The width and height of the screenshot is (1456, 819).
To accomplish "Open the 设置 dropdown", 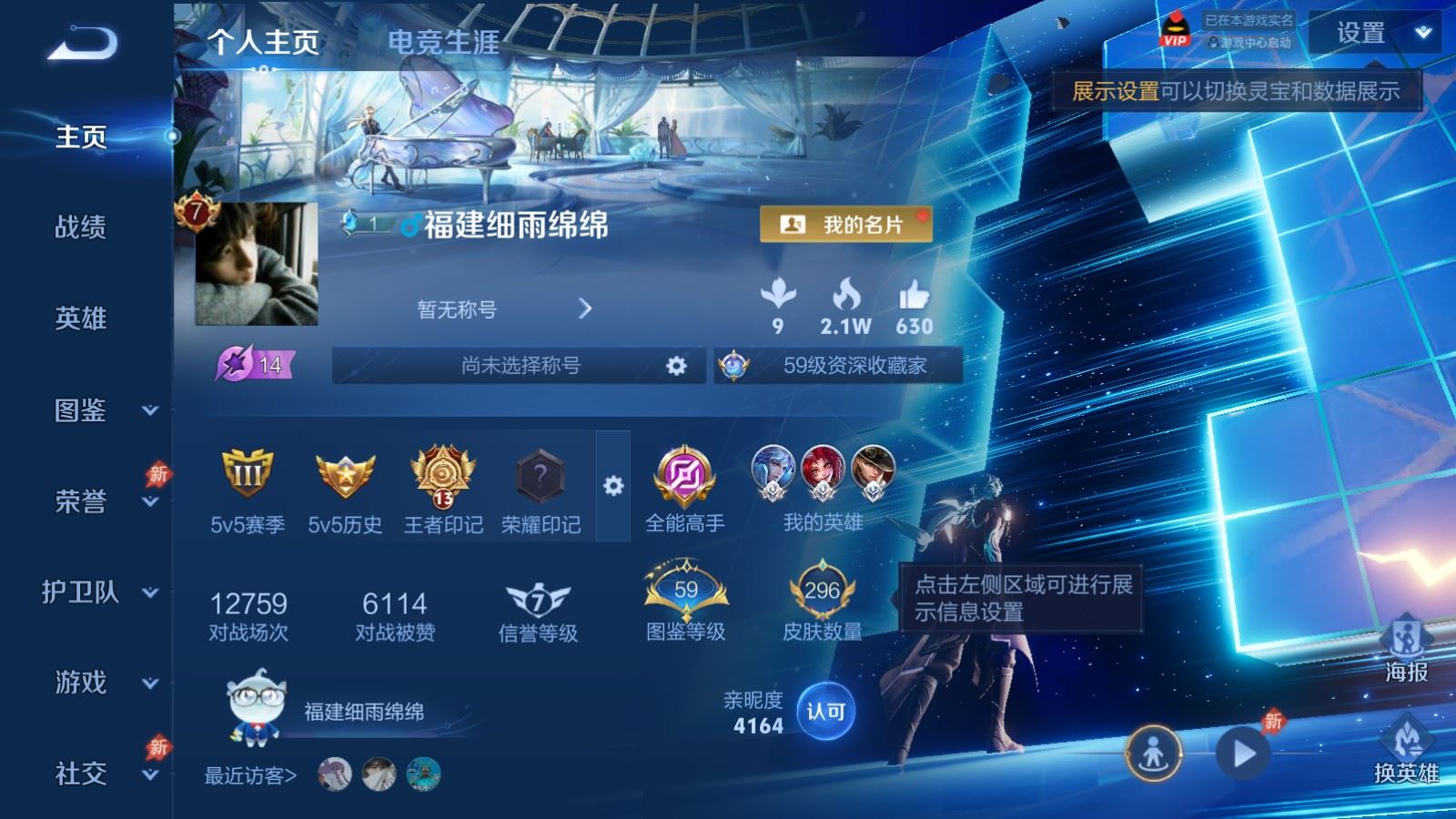I will [1374, 34].
